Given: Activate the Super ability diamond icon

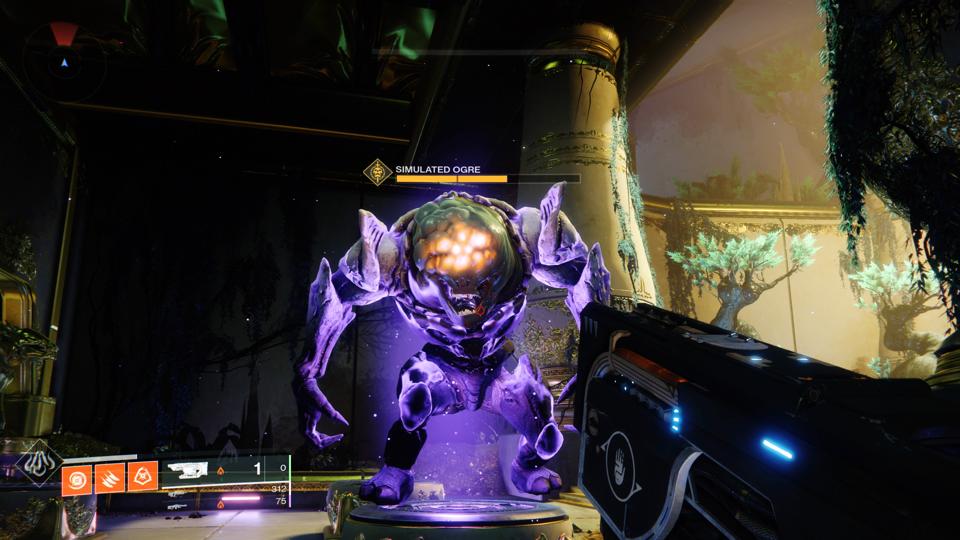Looking at the screenshot, I should 40,463.
